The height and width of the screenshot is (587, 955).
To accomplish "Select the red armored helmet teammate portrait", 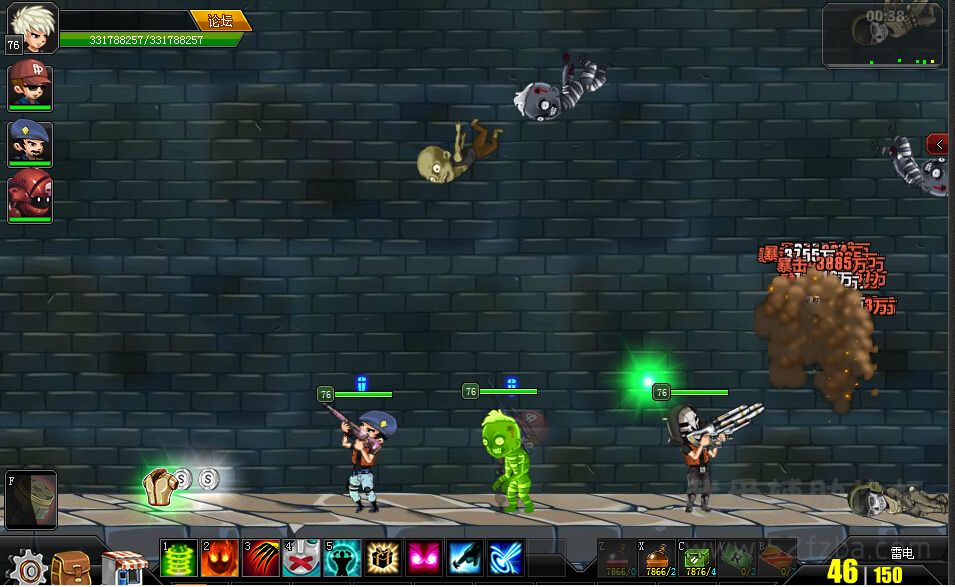I will (x=30, y=196).
